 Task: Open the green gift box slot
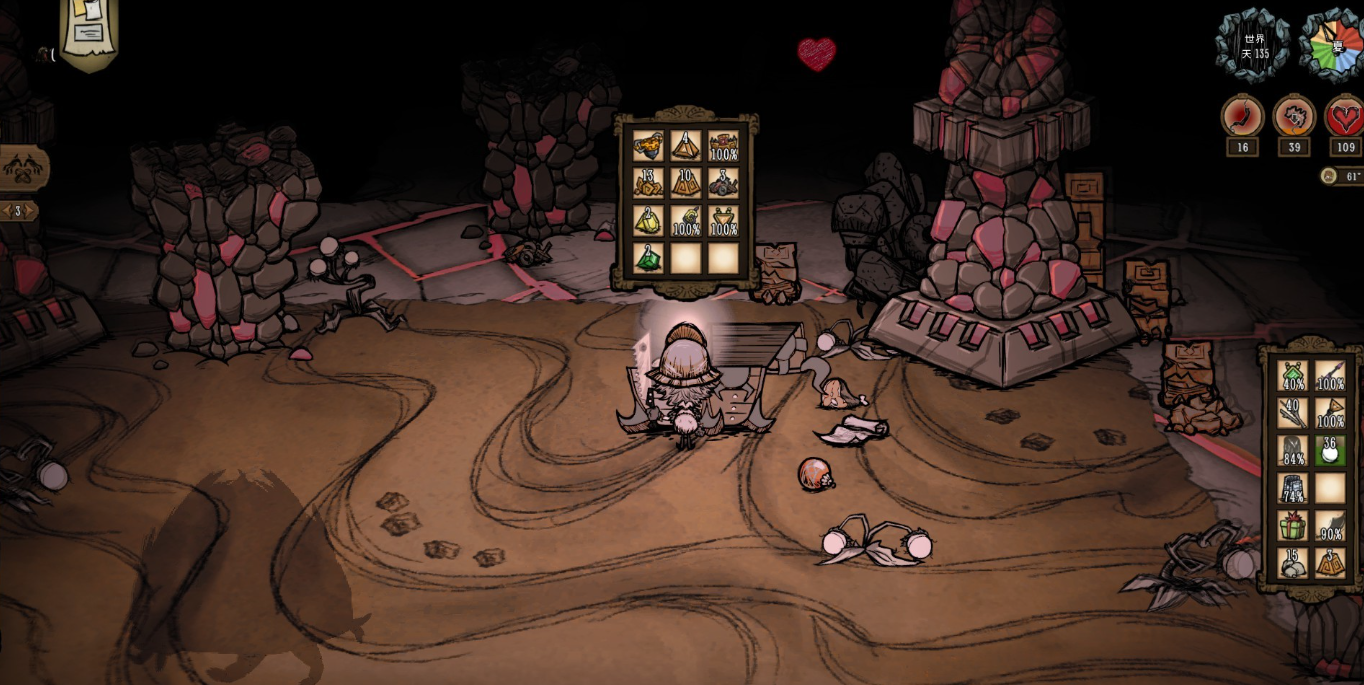1293,525
